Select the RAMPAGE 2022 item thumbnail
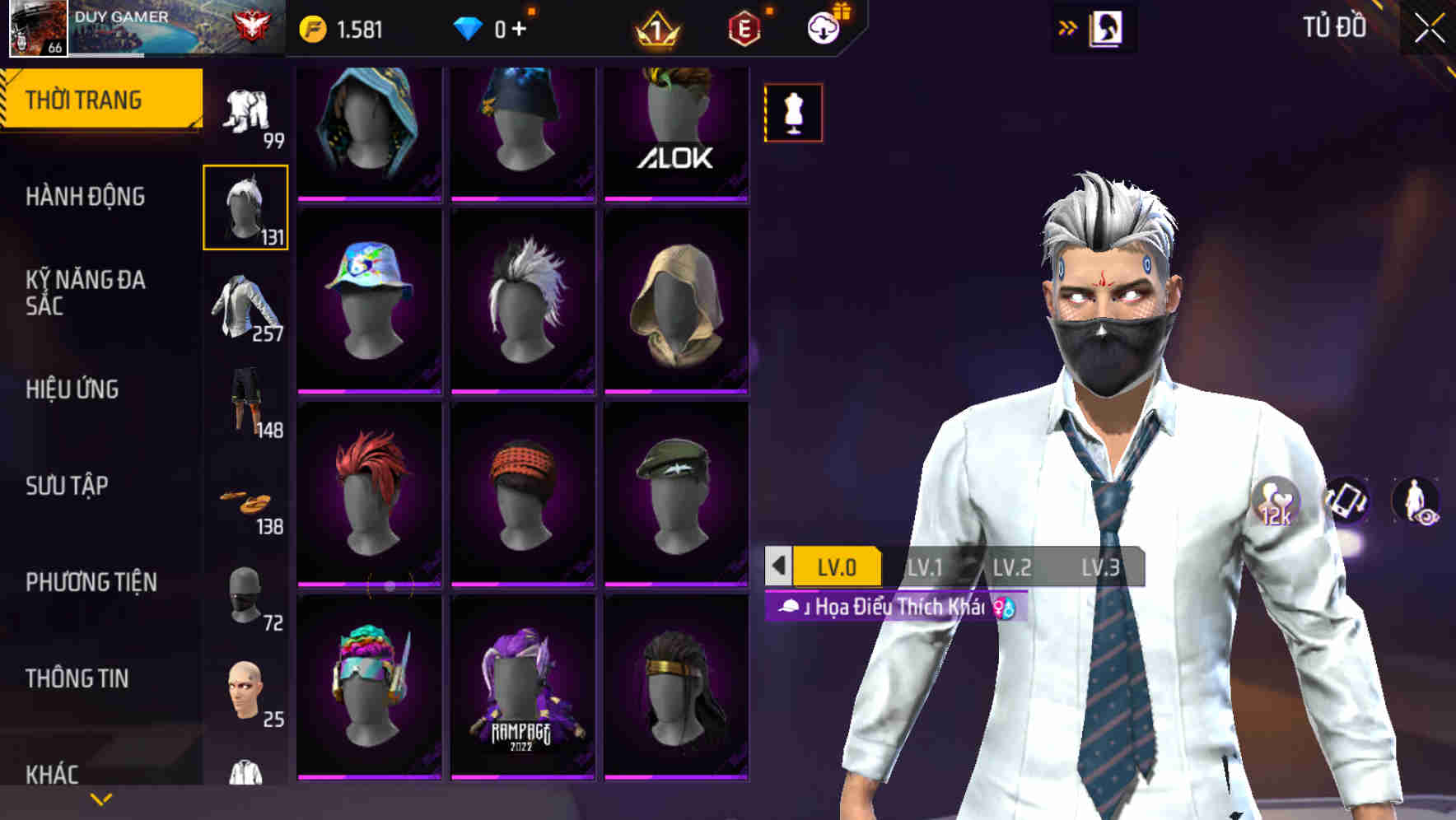The height and width of the screenshot is (820, 1456). coord(520,704)
